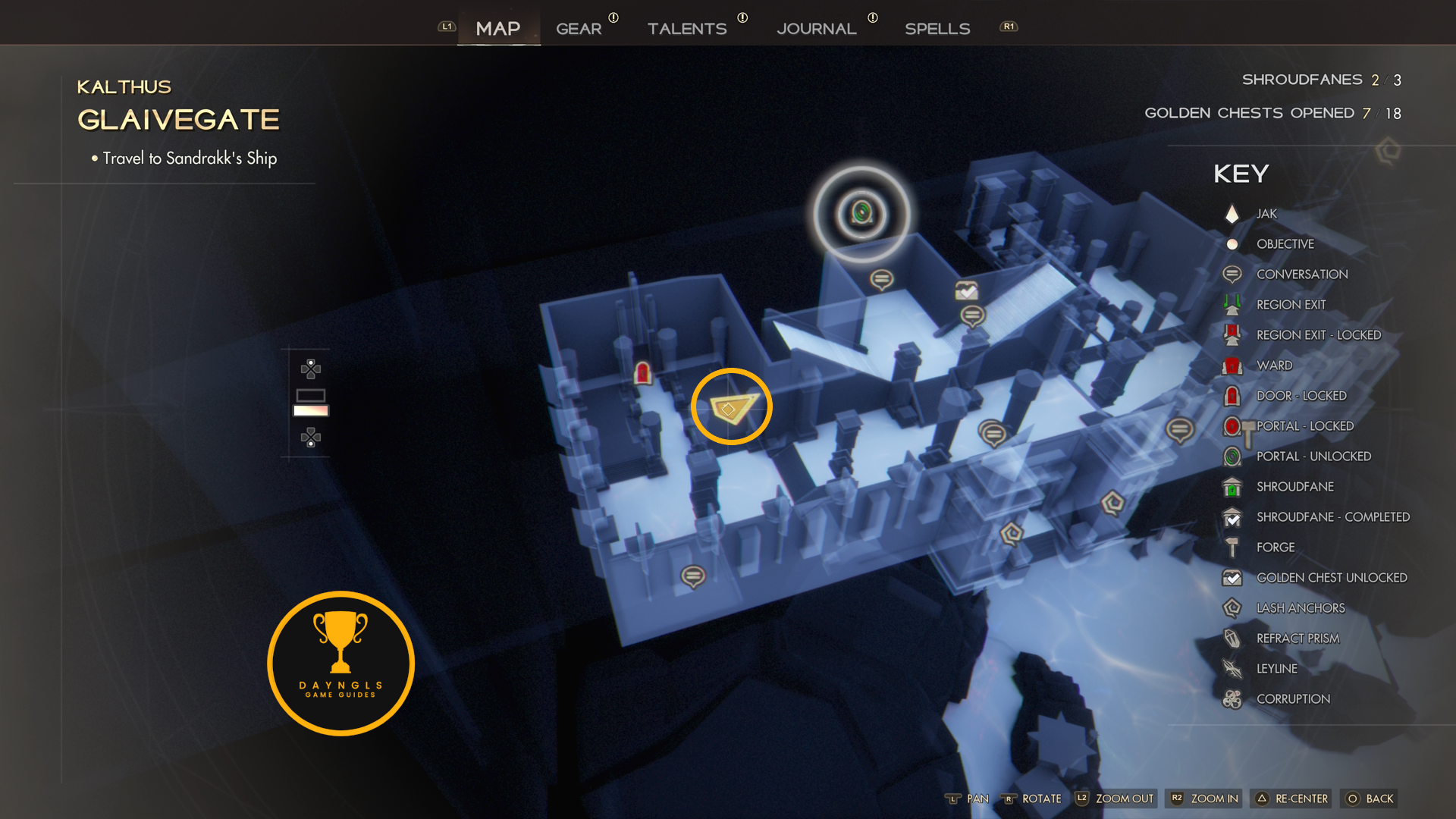The image size is (1456, 819).
Task: Select the Forge entry in the key
Action: coord(1275,548)
